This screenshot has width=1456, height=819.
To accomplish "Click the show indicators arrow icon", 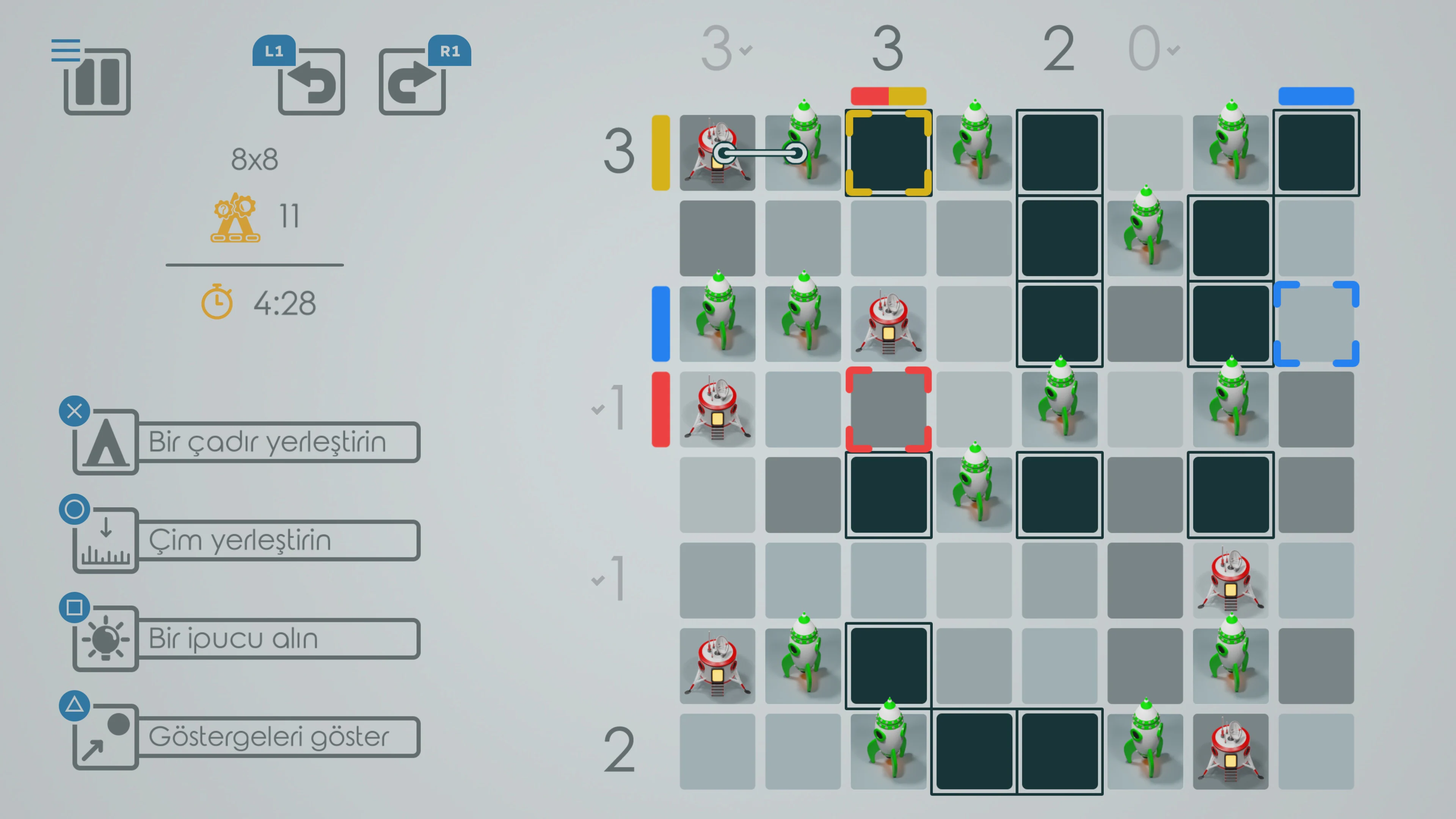I will [x=105, y=736].
